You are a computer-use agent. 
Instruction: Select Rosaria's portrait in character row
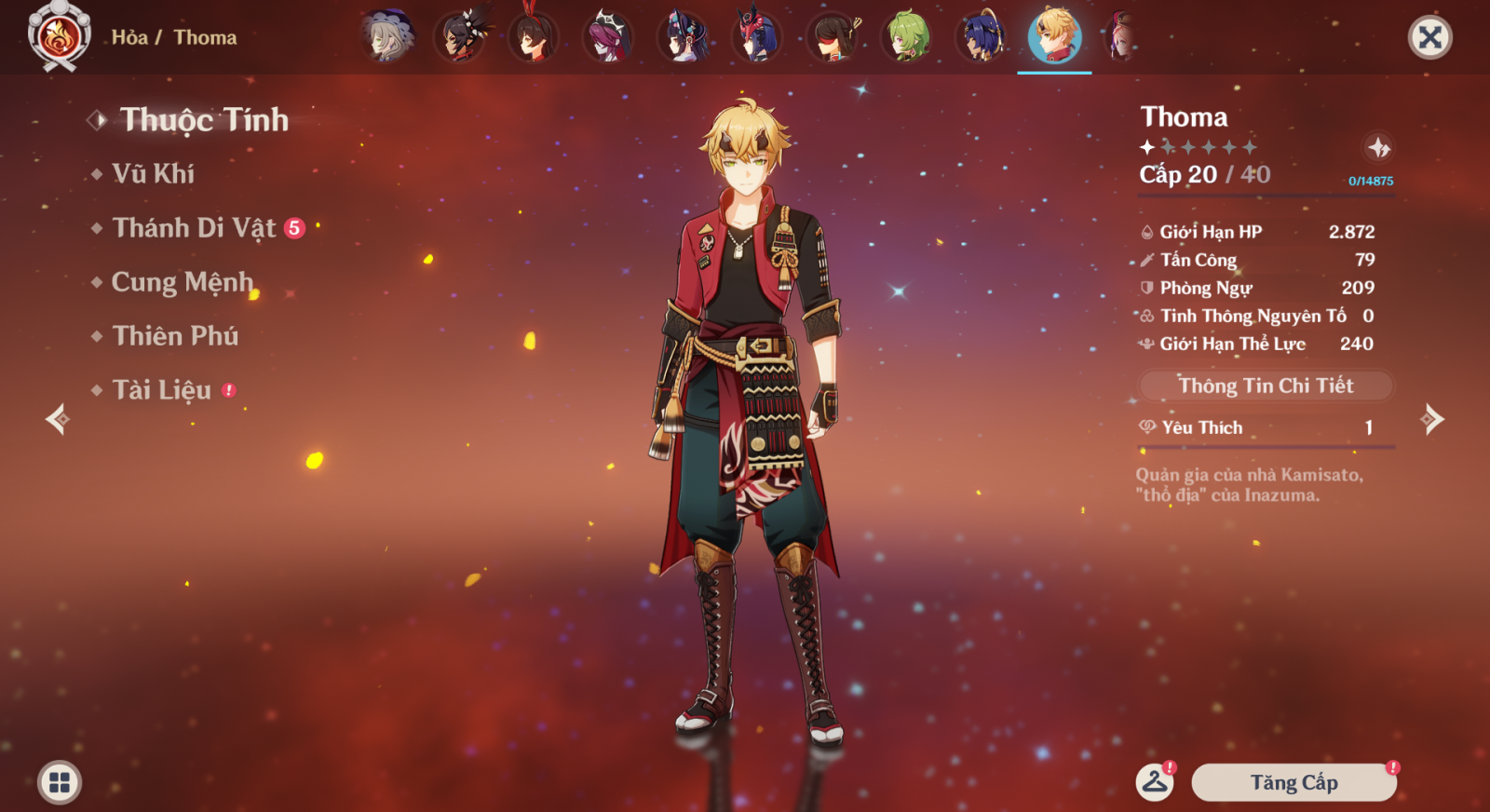pos(607,37)
